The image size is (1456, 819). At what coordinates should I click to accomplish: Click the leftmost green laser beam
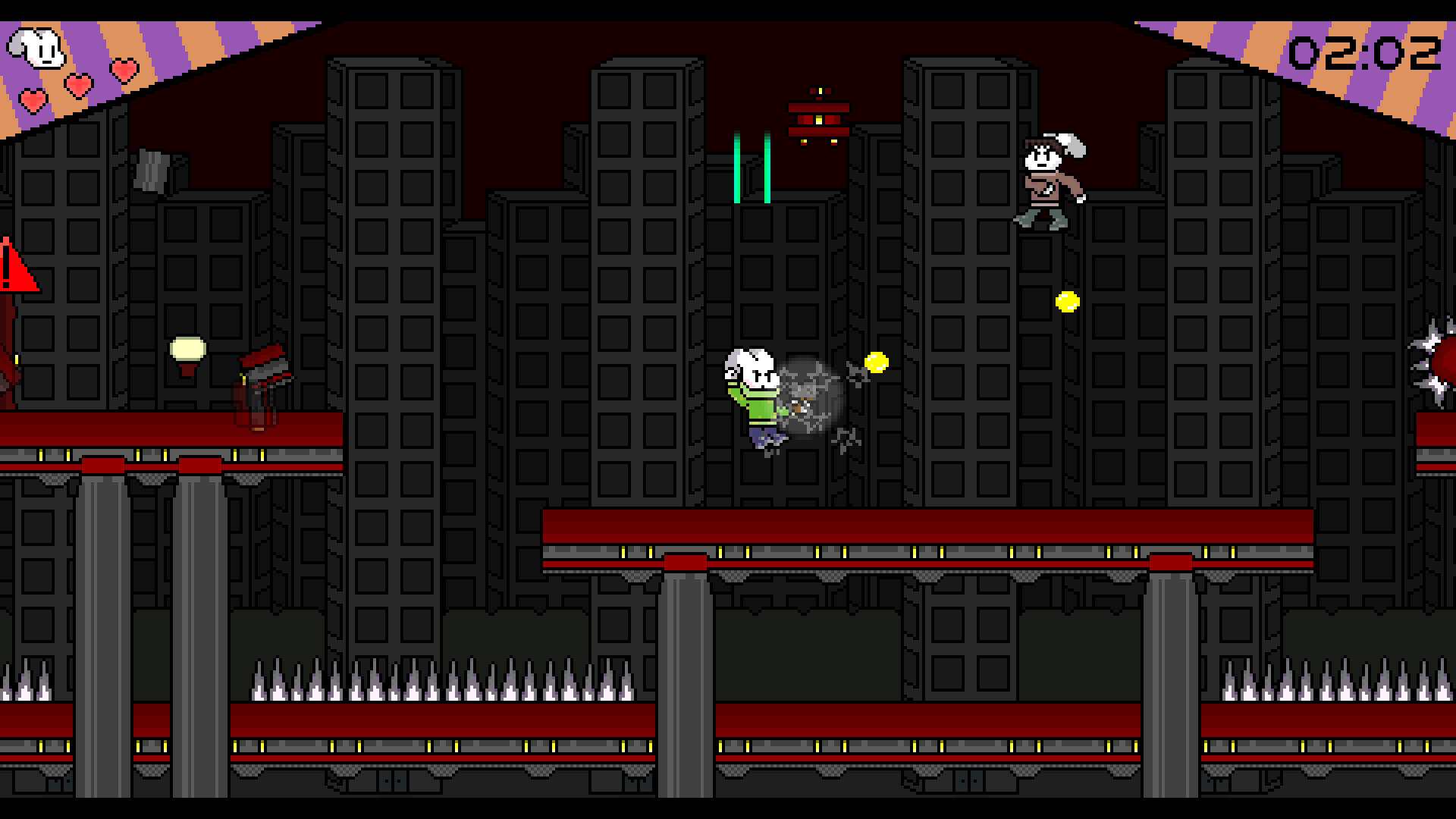click(x=736, y=167)
